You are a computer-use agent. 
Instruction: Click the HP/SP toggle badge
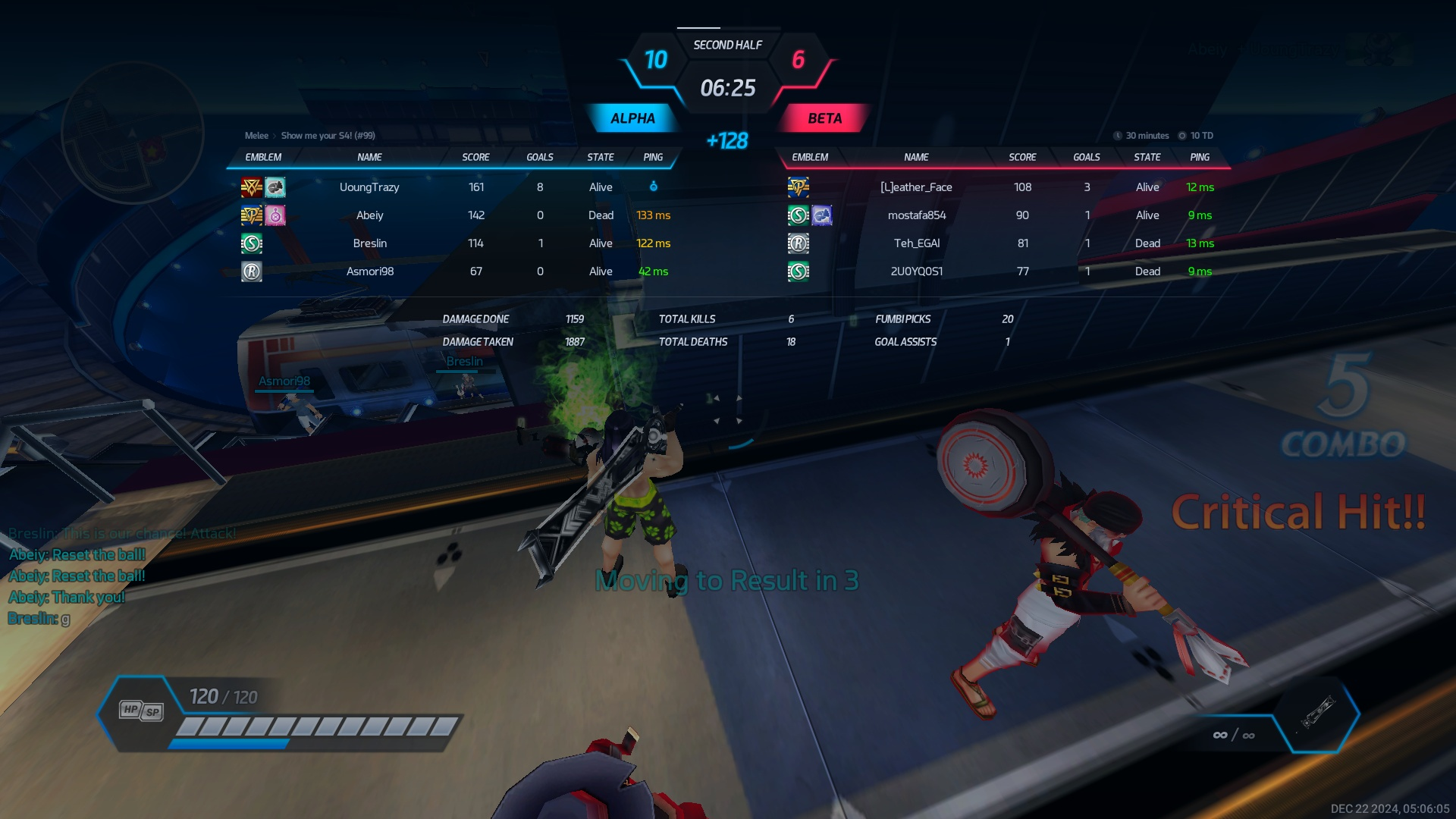coord(141,711)
